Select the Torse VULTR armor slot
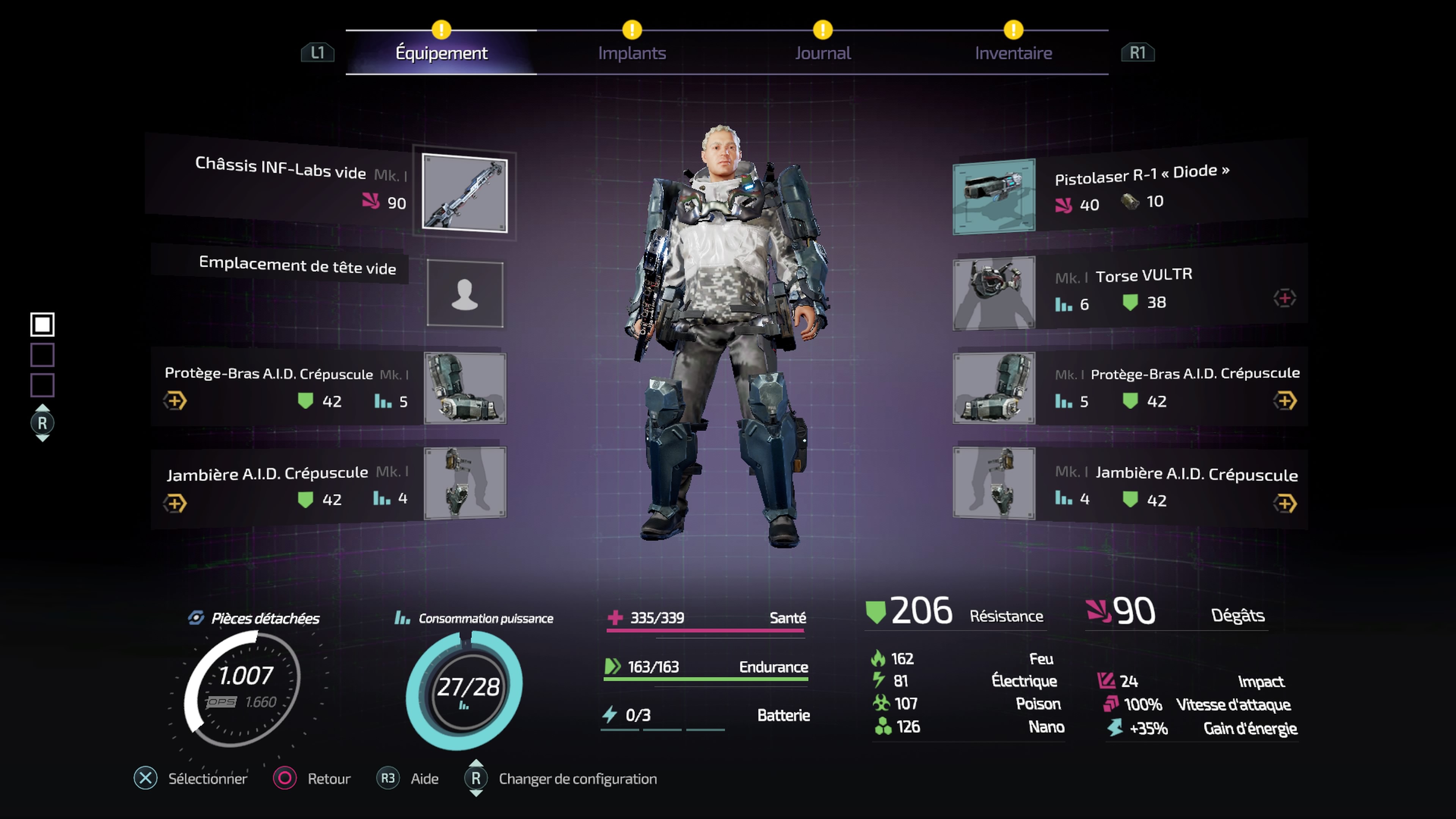Viewport: 1456px width, 819px height. (x=994, y=293)
